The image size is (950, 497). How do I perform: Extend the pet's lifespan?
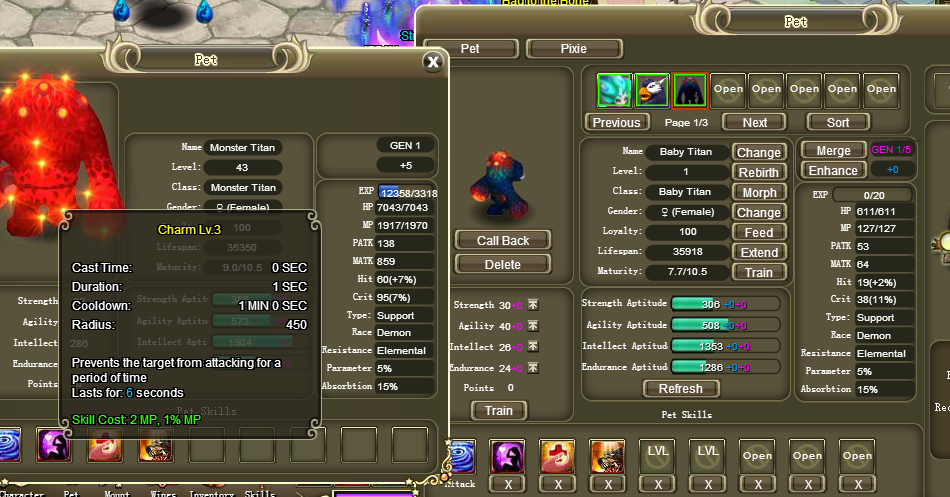pos(758,252)
